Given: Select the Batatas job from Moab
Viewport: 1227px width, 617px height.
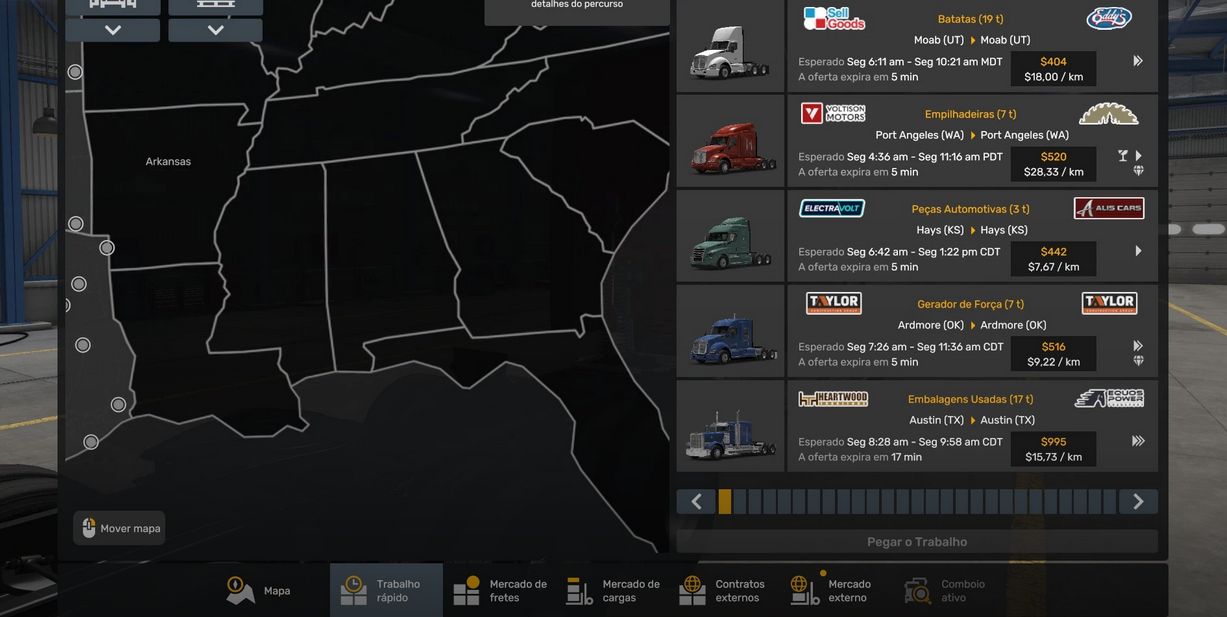Looking at the screenshot, I should pyautogui.click(x=972, y=46).
